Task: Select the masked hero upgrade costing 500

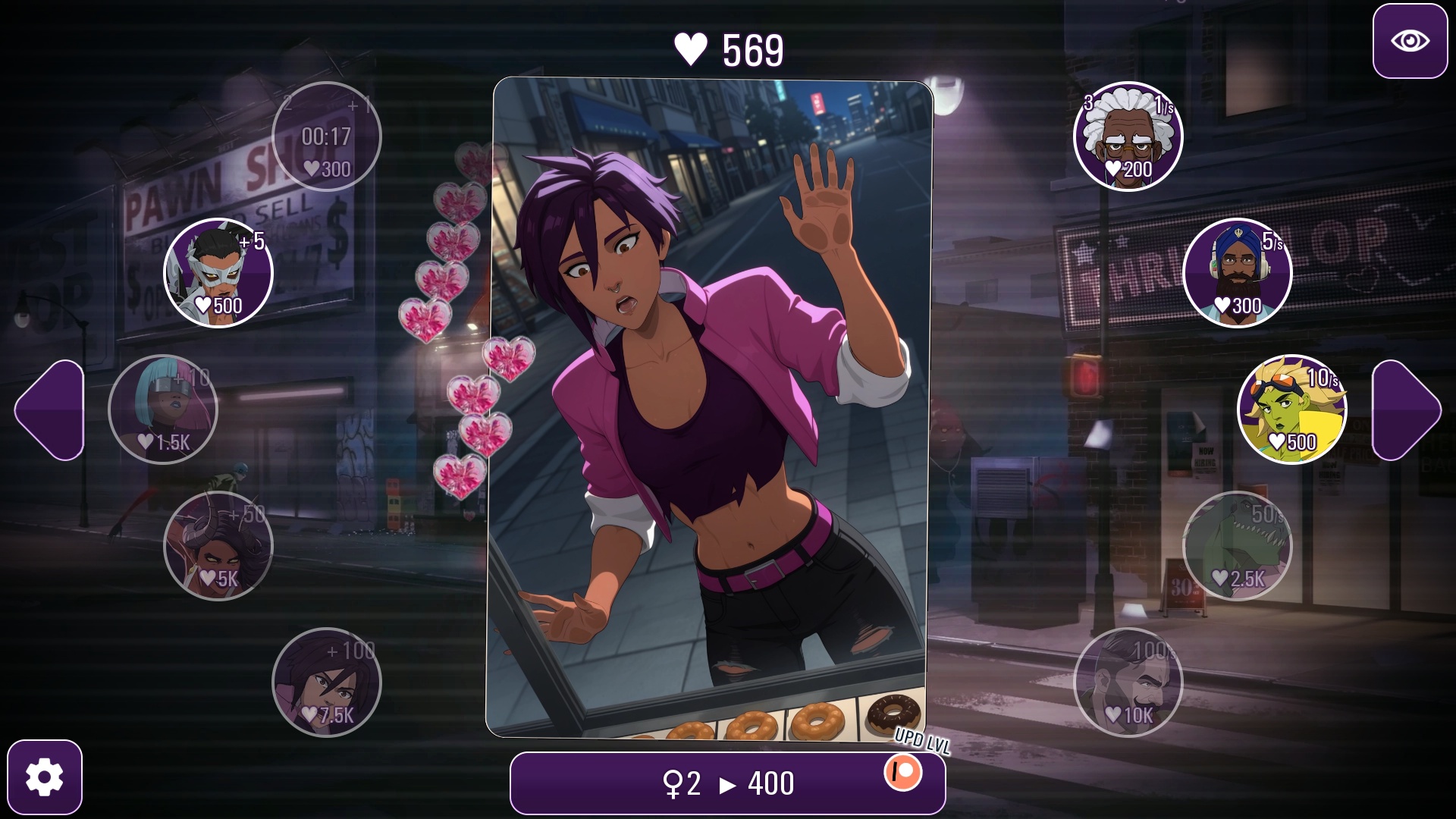Action: (218, 273)
